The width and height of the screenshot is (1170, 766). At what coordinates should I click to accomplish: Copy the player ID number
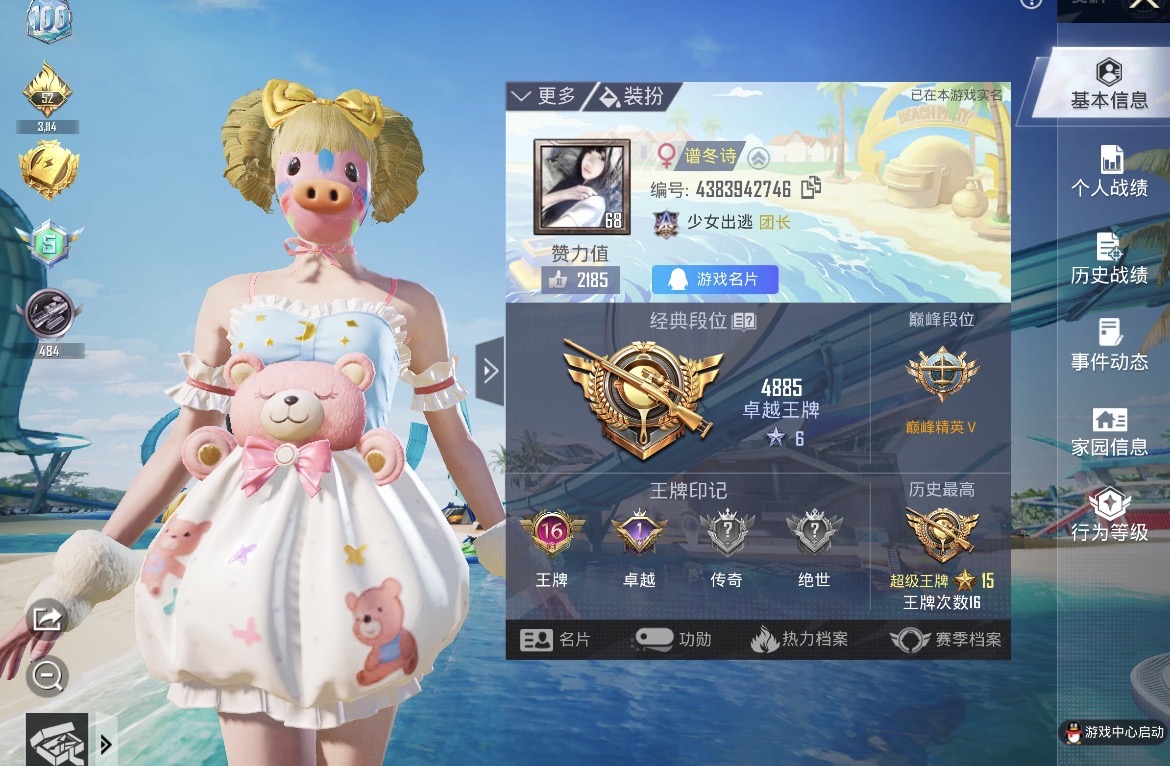click(811, 188)
